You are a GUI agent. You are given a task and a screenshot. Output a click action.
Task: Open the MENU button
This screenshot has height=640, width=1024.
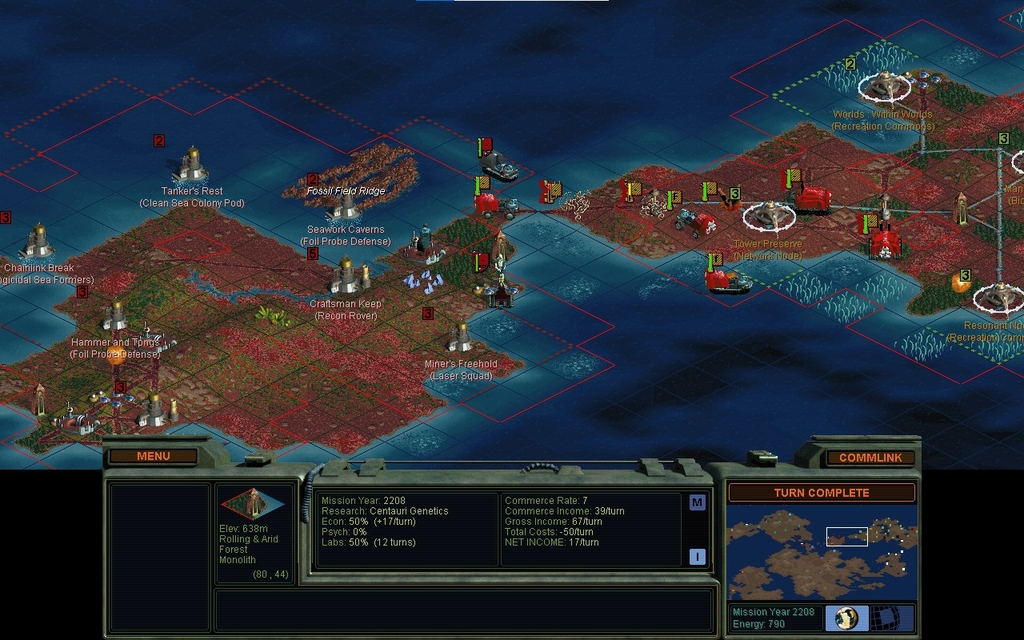point(153,456)
